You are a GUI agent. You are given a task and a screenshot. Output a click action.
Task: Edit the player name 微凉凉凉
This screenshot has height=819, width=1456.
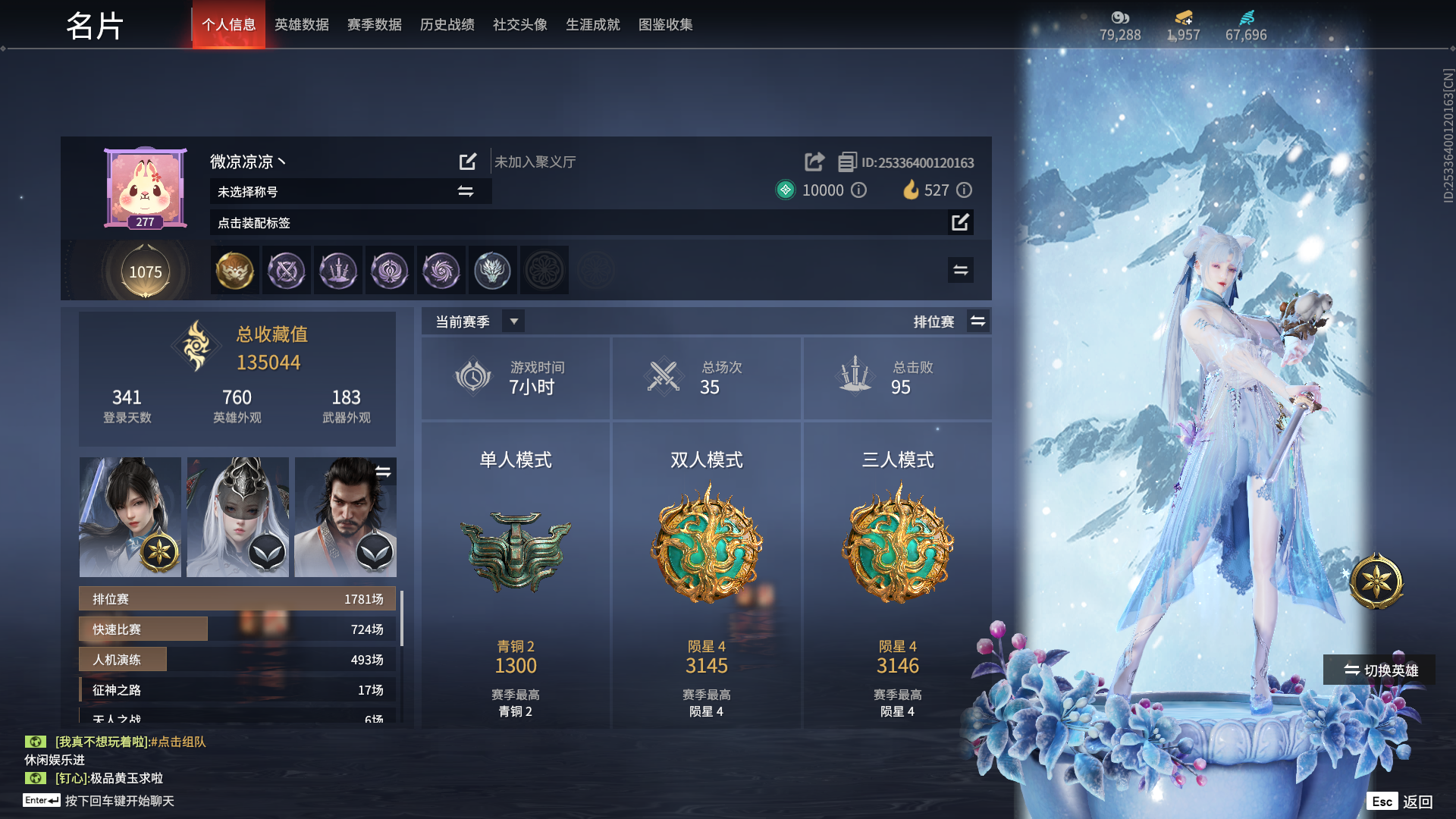tap(468, 162)
